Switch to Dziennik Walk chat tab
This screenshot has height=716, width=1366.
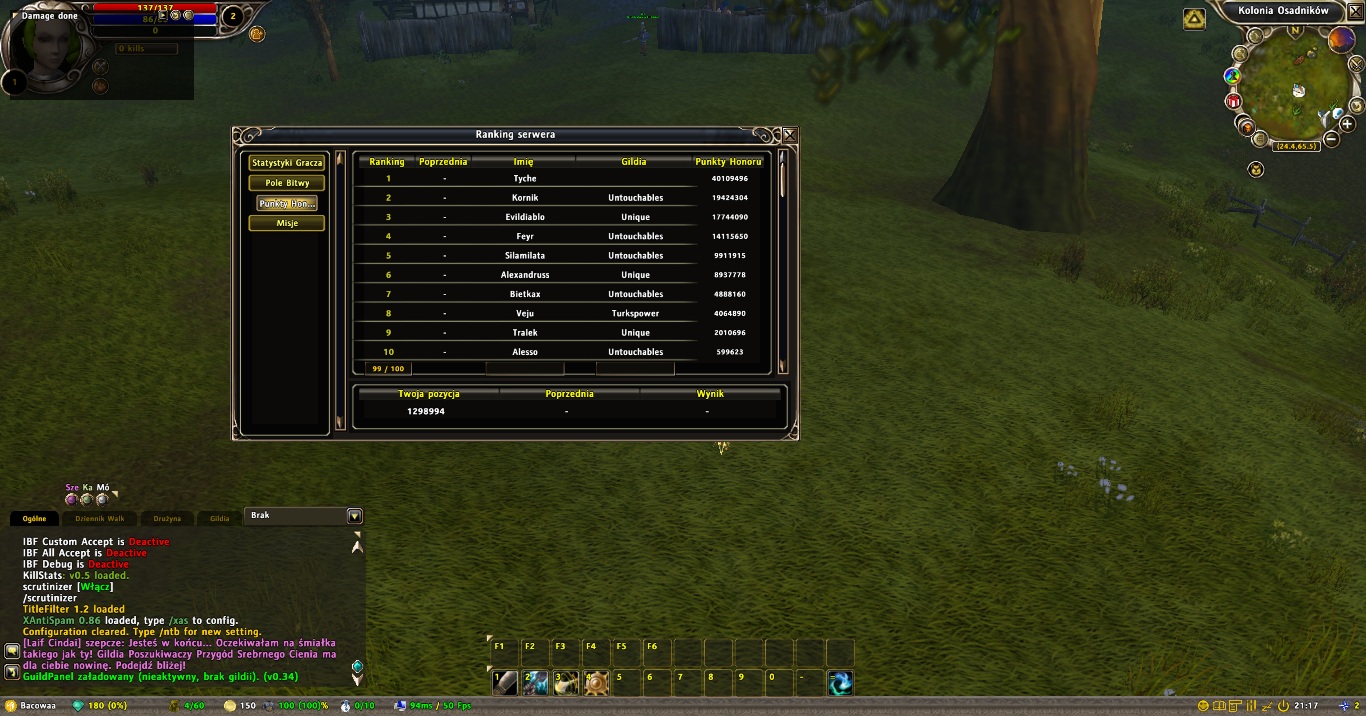(101, 518)
